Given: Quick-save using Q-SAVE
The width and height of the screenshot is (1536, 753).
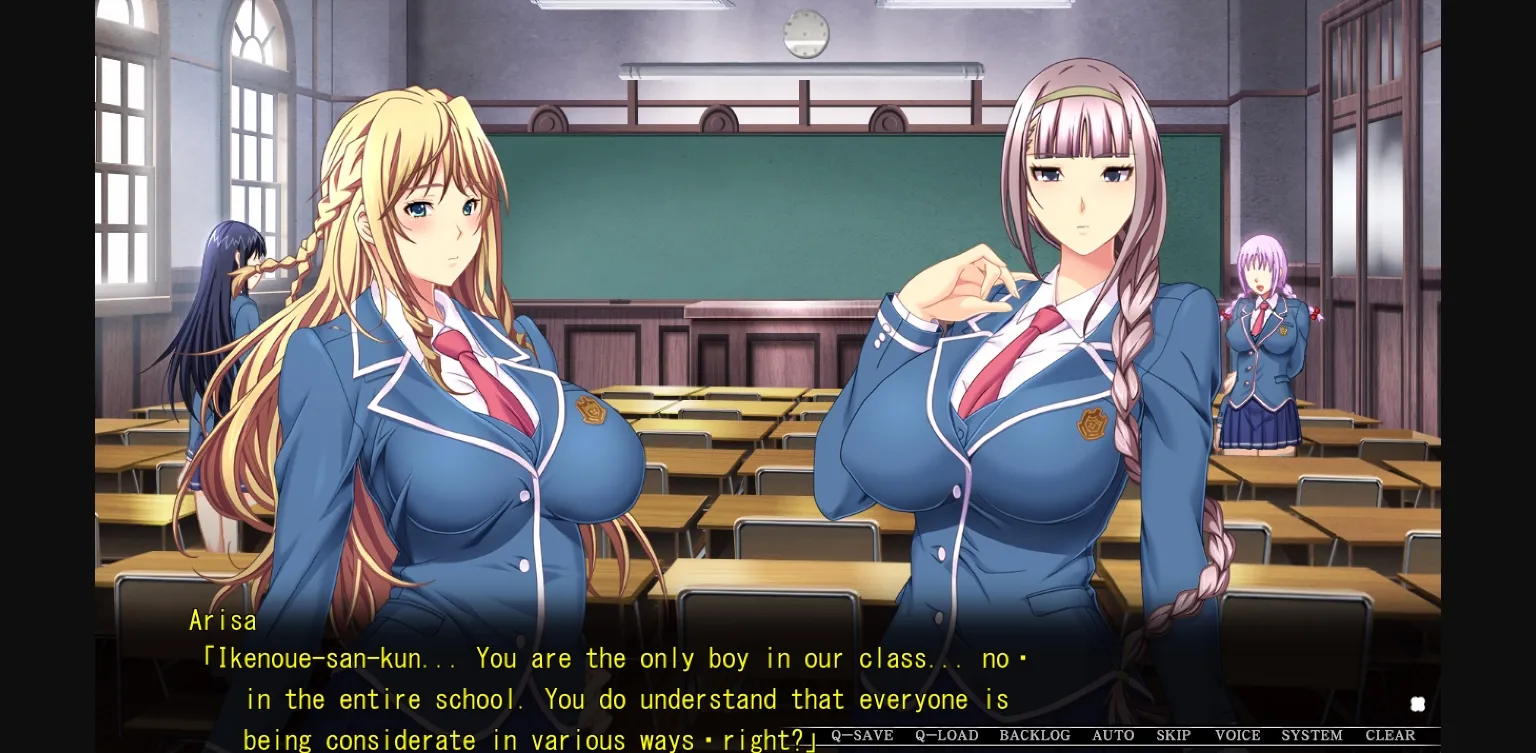Looking at the screenshot, I should point(862,735).
